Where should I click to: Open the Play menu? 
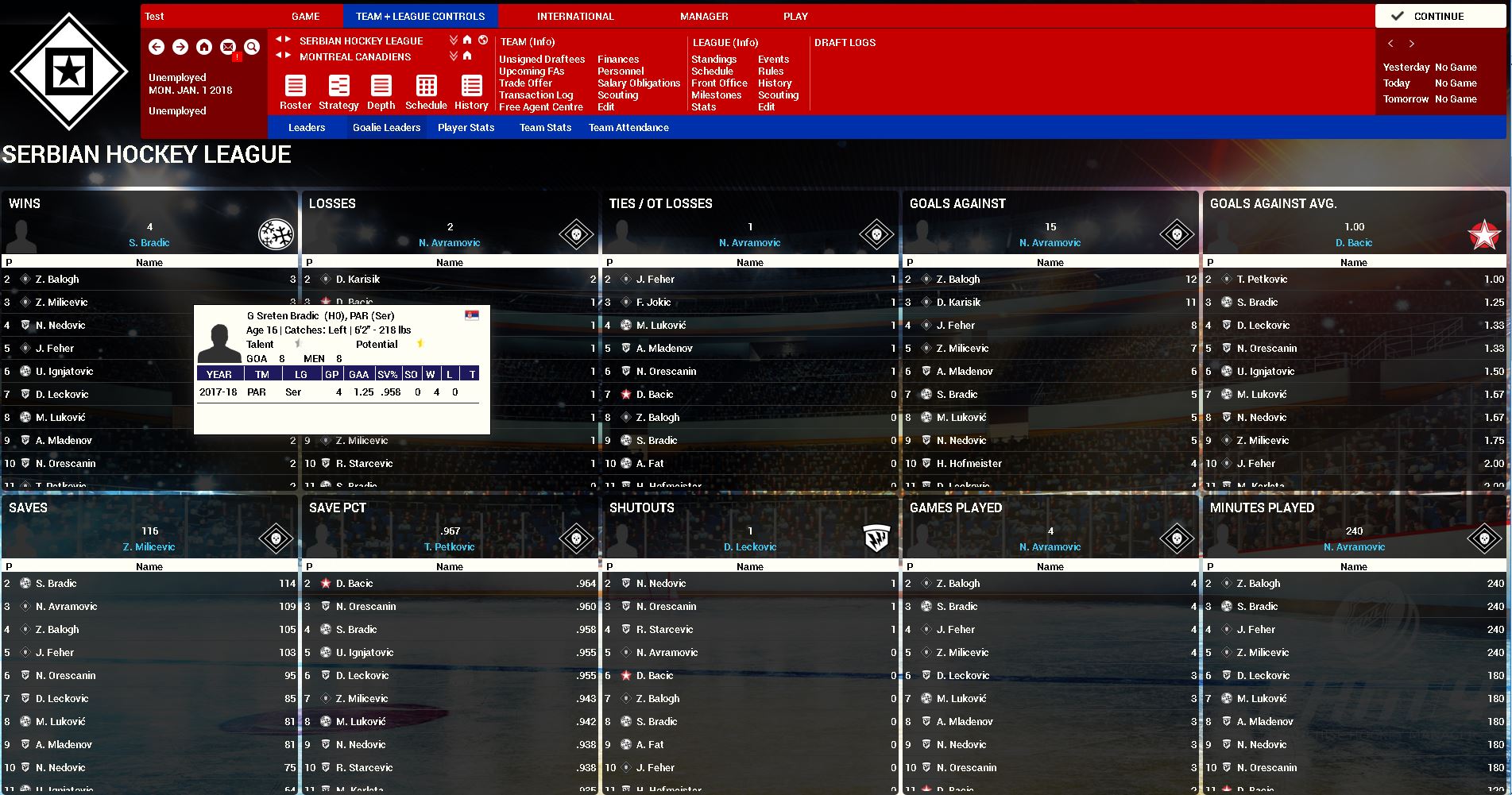795,16
